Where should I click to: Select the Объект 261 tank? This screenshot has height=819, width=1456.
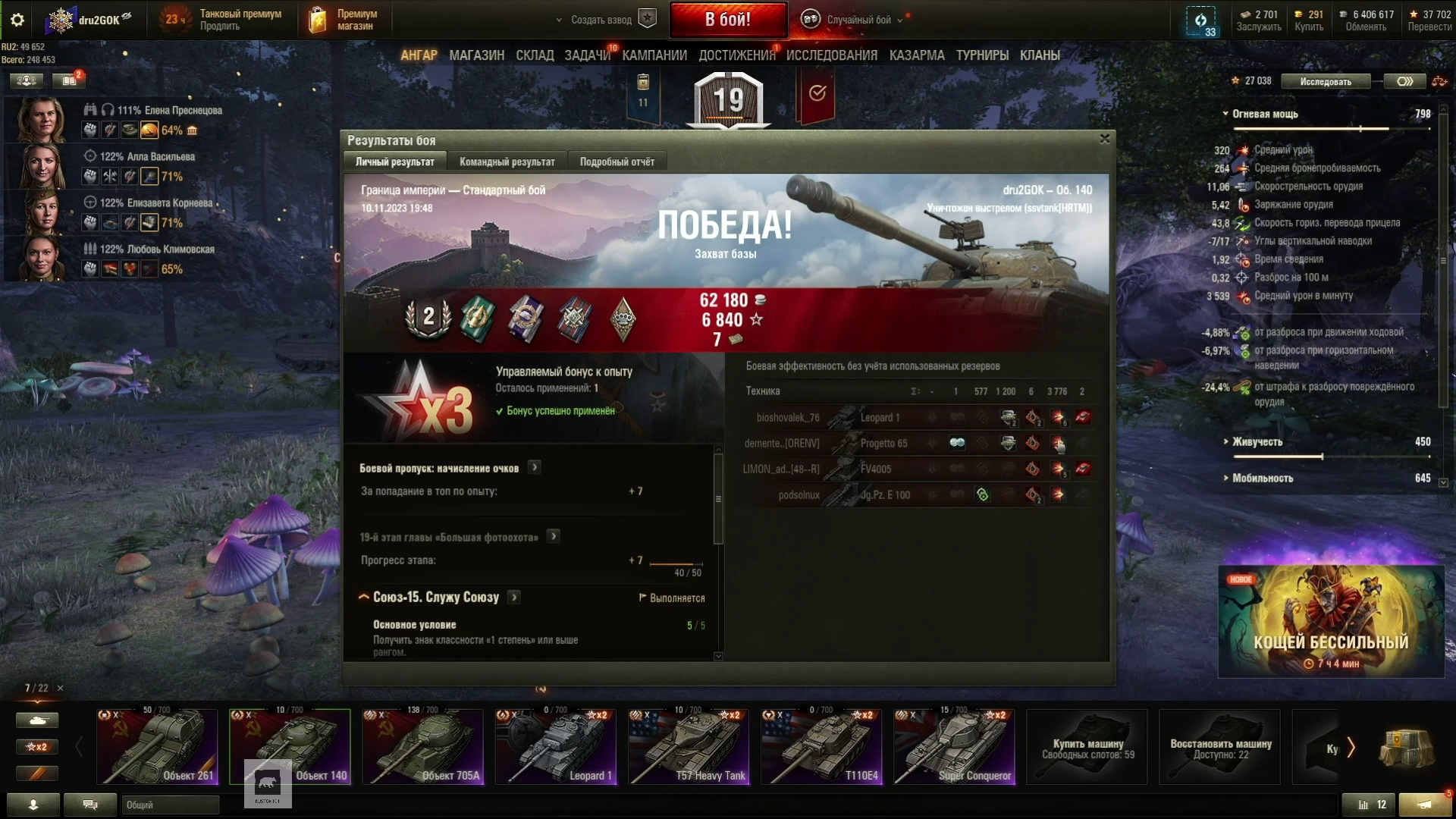[157, 747]
